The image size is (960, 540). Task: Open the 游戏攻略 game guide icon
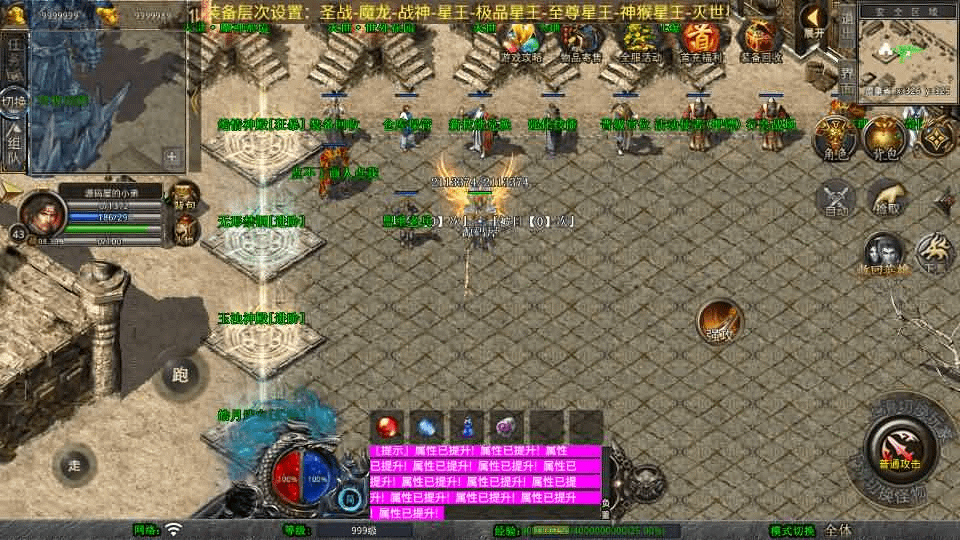522,40
